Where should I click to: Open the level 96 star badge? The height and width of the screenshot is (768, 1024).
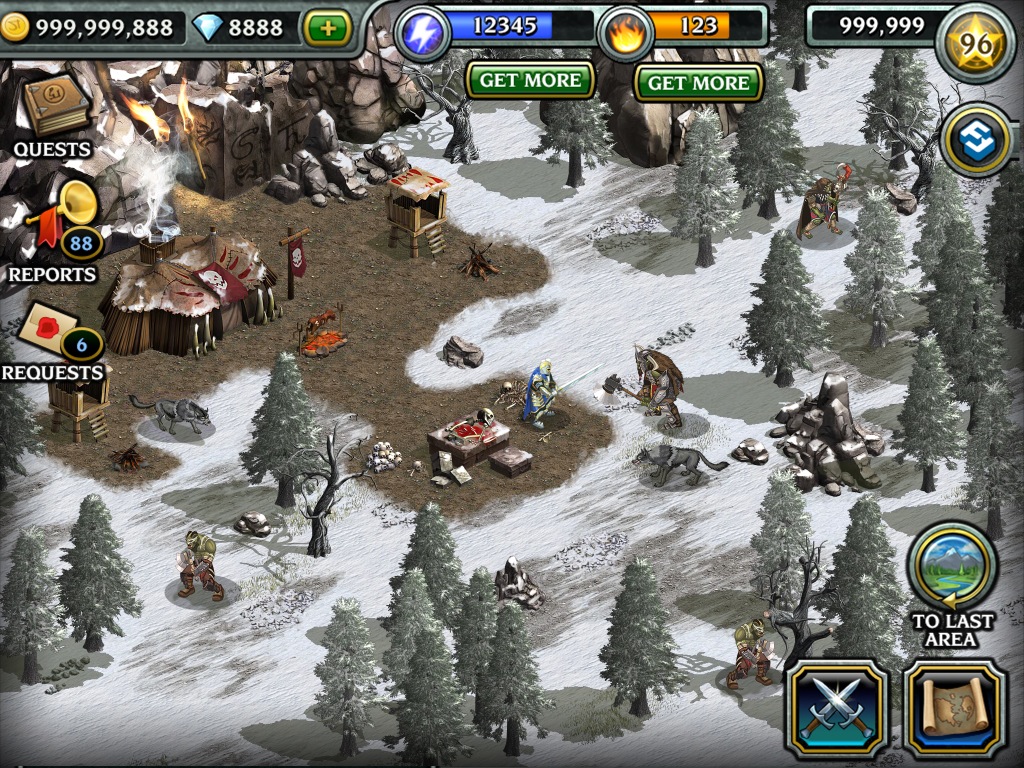tap(969, 40)
